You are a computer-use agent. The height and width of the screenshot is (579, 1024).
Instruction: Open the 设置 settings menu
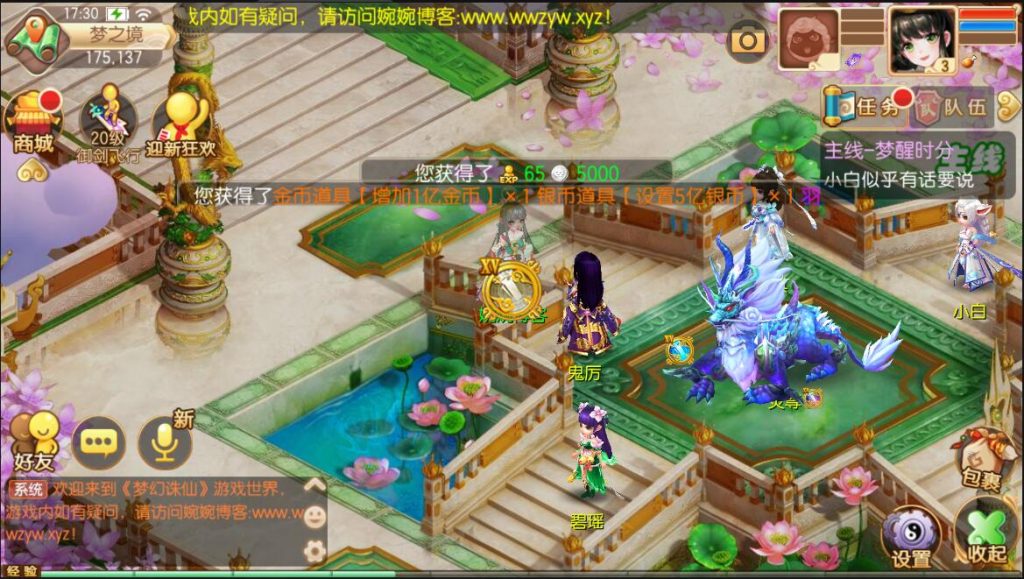coord(910,536)
